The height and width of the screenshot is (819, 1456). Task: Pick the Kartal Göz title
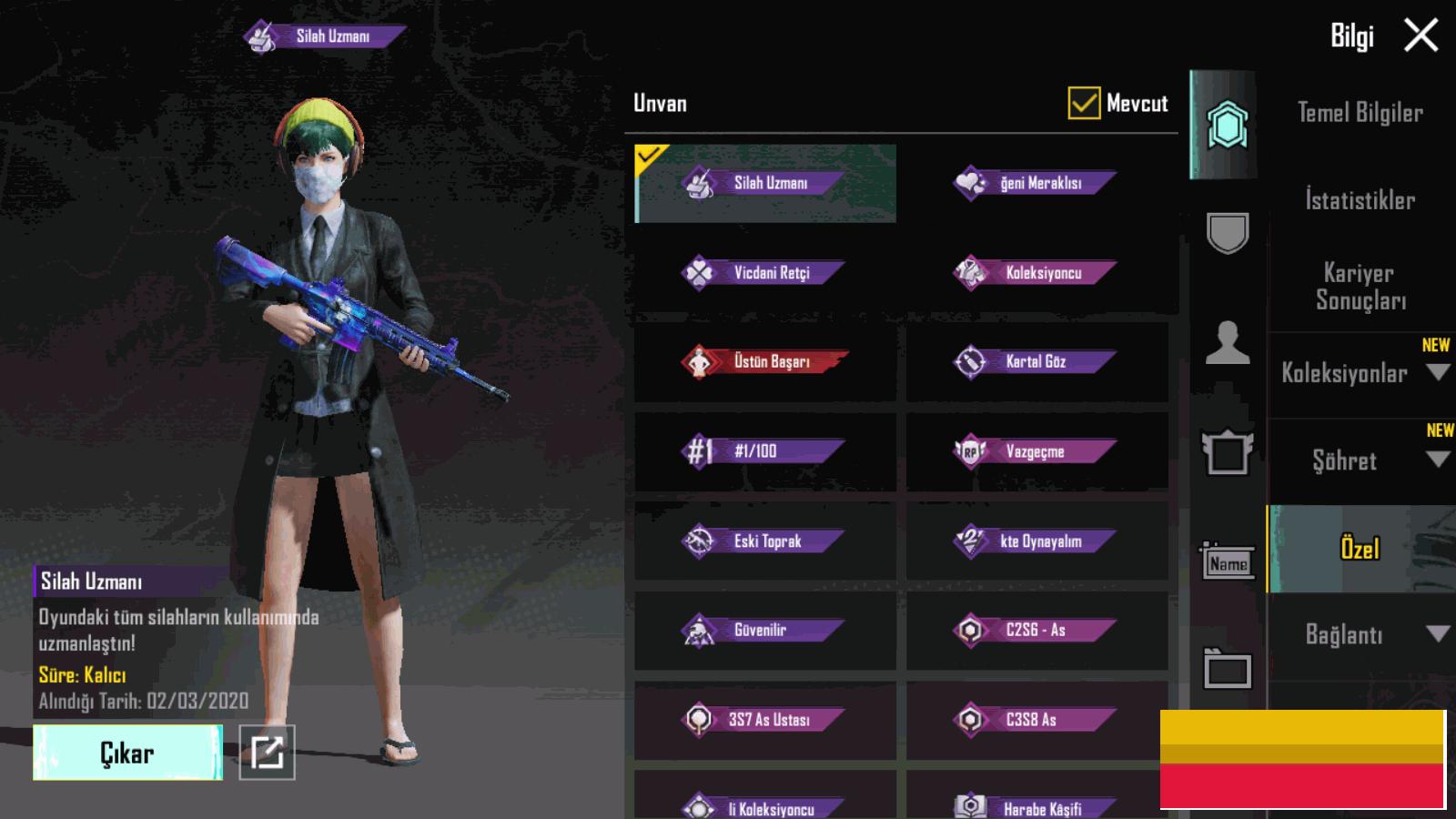pyautogui.click(x=1036, y=362)
